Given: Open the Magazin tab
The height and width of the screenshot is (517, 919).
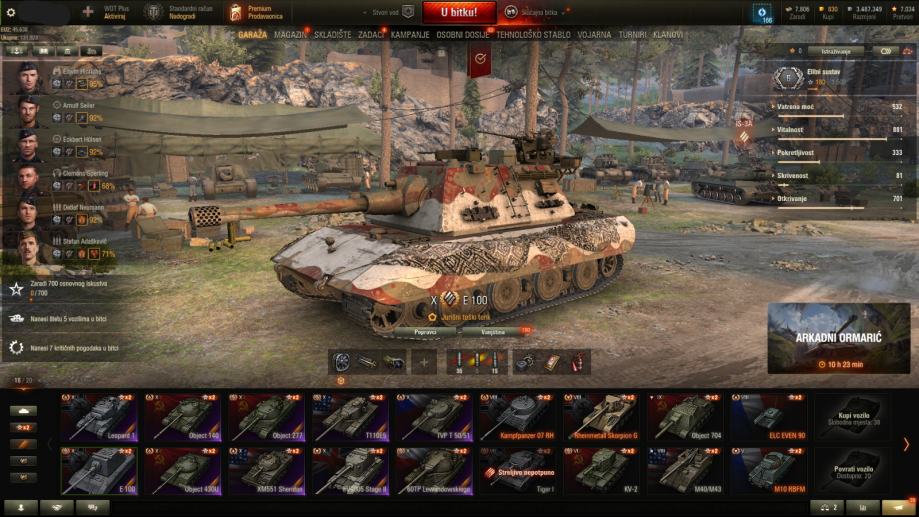Looking at the screenshot, I should tap(290, 34).
